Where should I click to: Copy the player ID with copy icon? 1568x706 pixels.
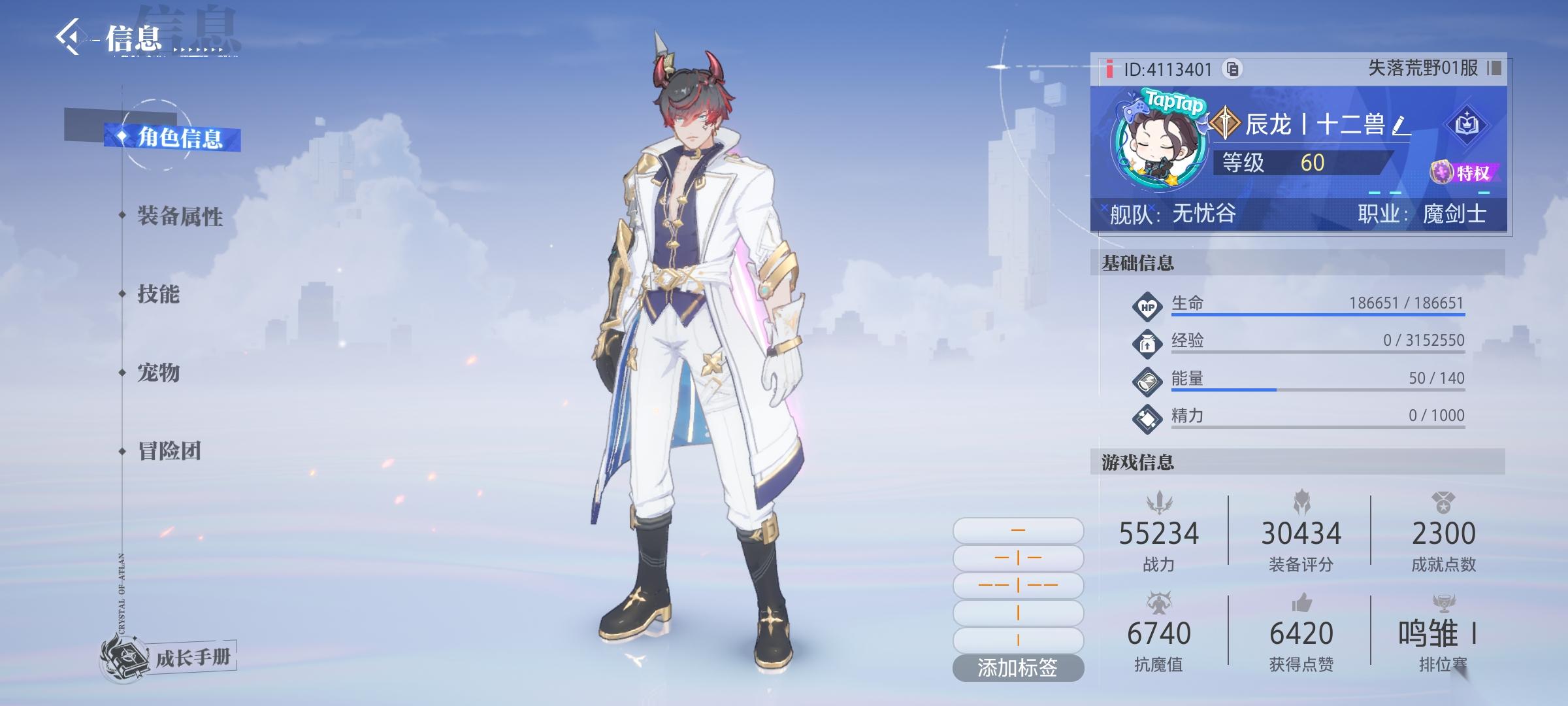tap(1232, 69)
